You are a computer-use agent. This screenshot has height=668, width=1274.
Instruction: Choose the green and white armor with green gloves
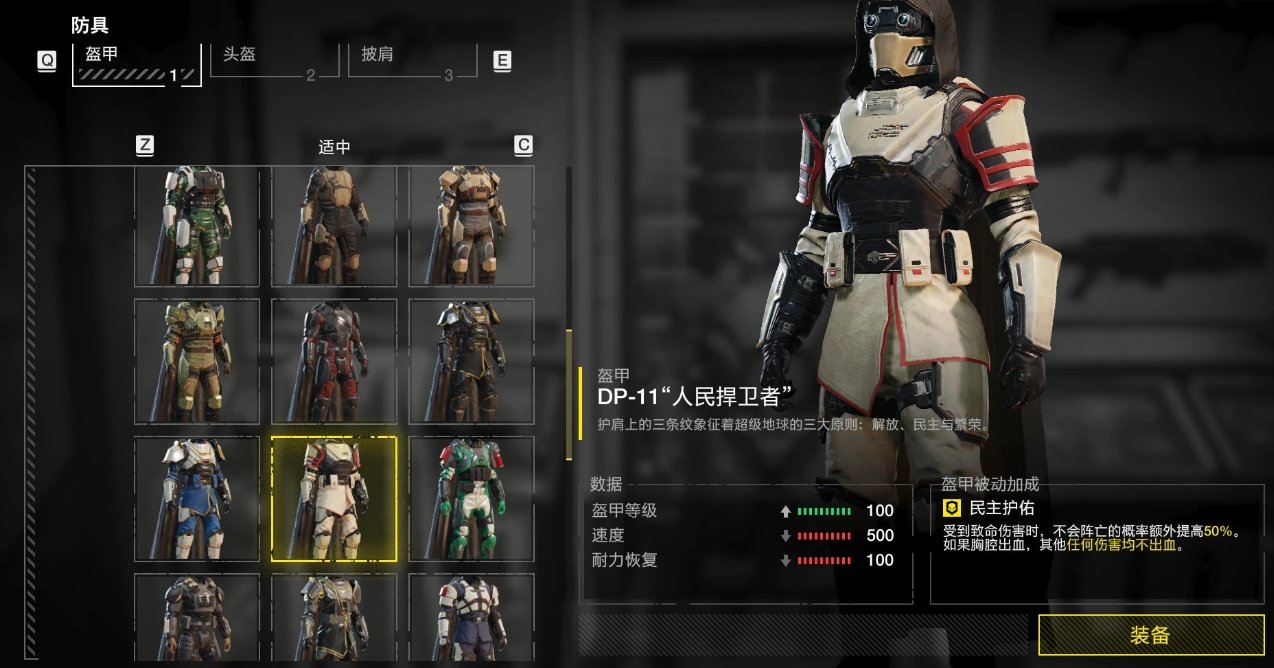pos(471,498)
